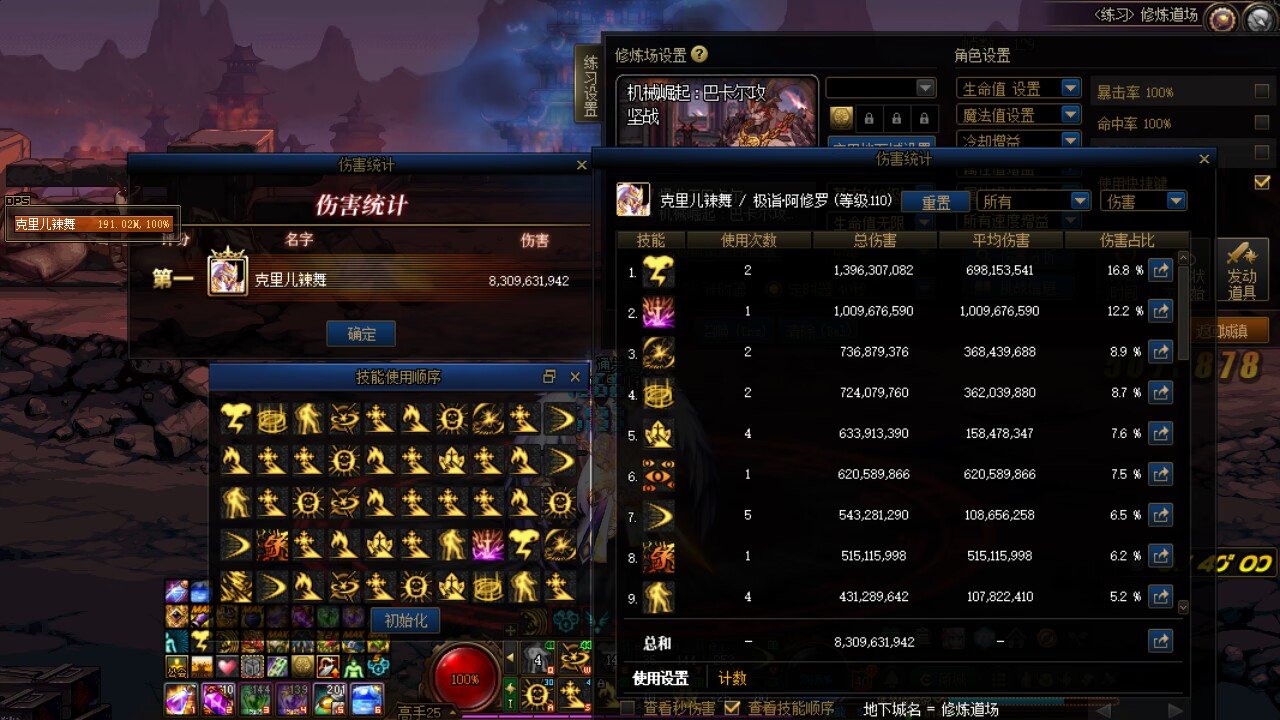
Task: Click the 发动道具 item activation icon
Action: pos(1243,268)
